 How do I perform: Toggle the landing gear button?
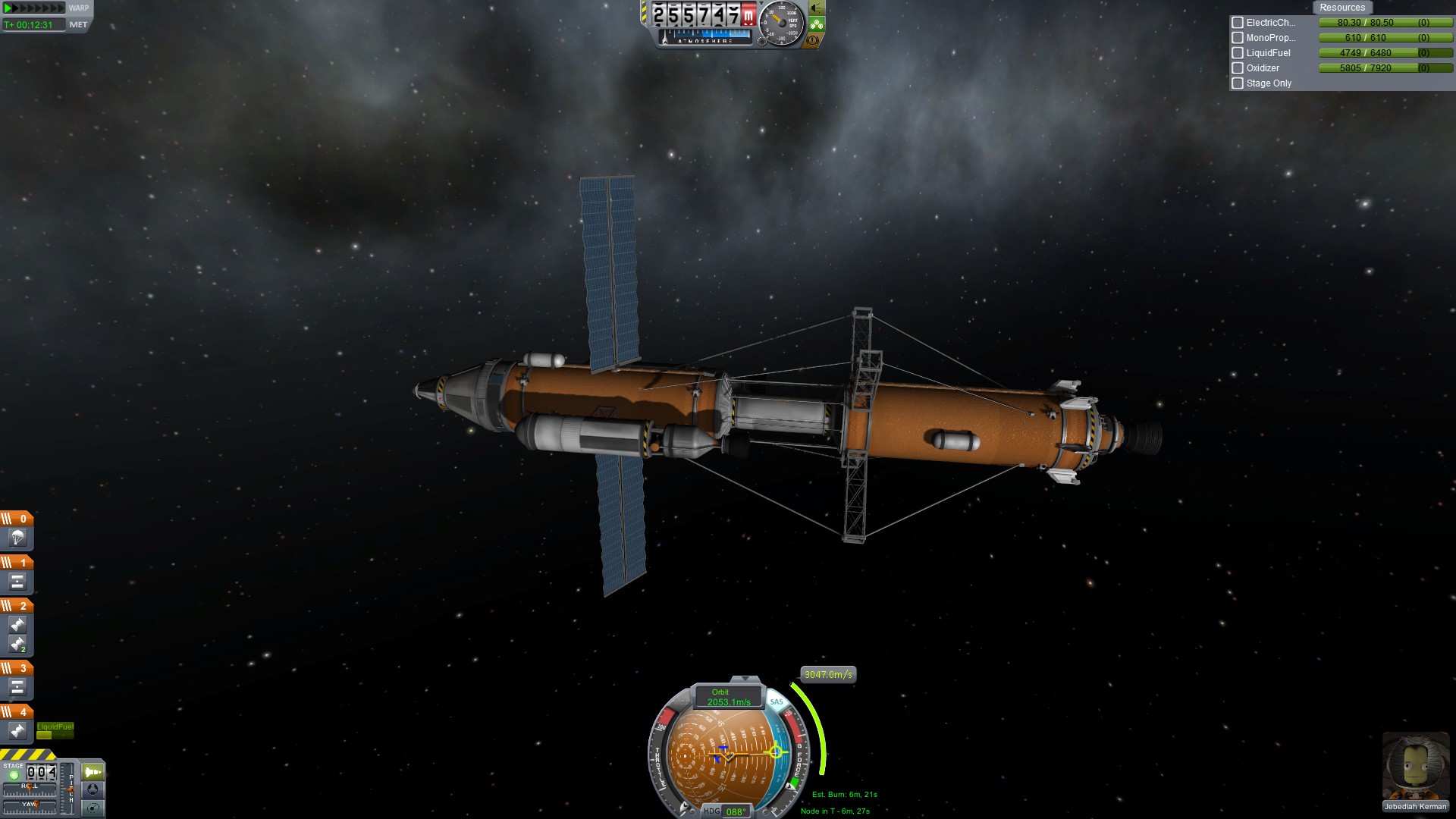click(x=817, y=24)
